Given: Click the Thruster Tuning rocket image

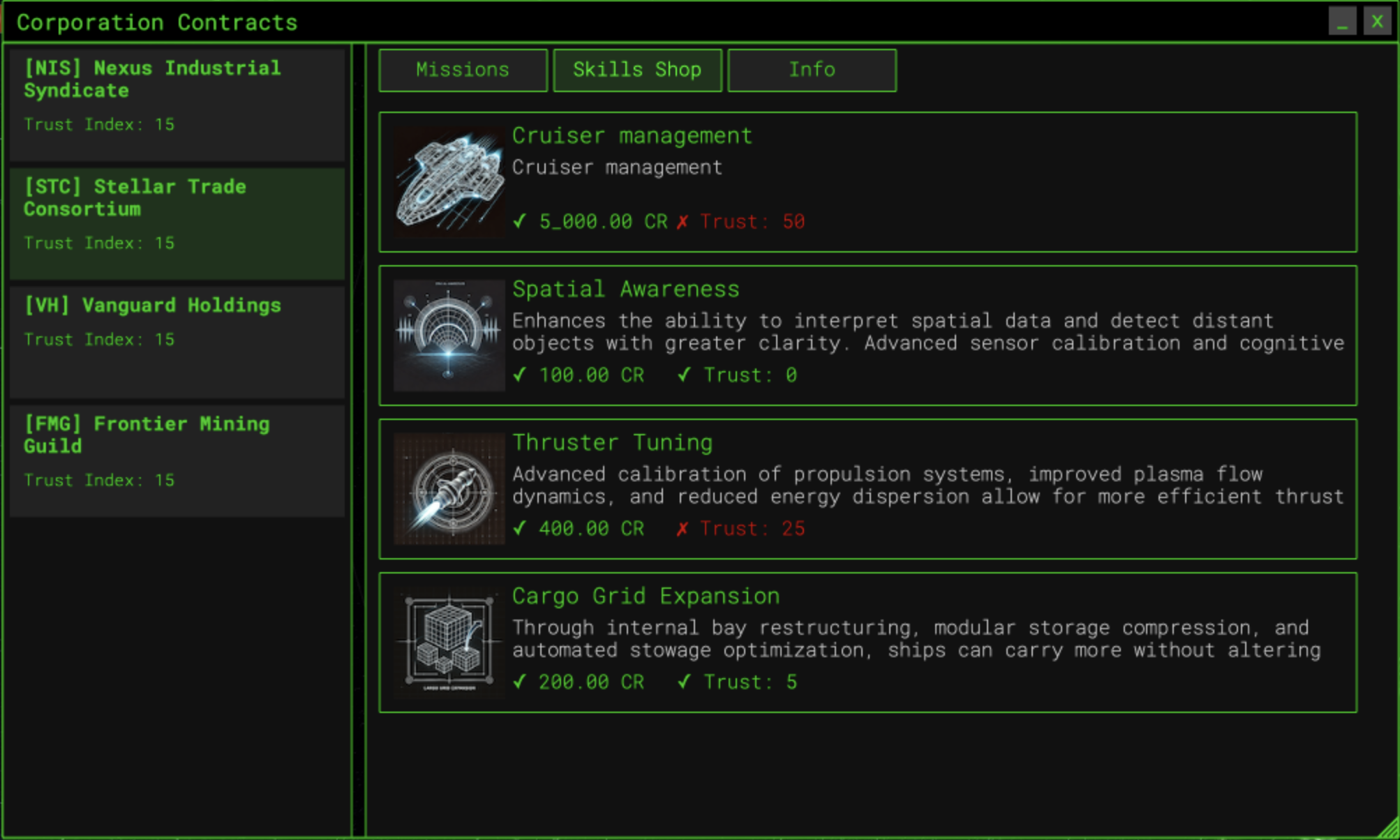Looking at the screenshot, I should [449, 489].
